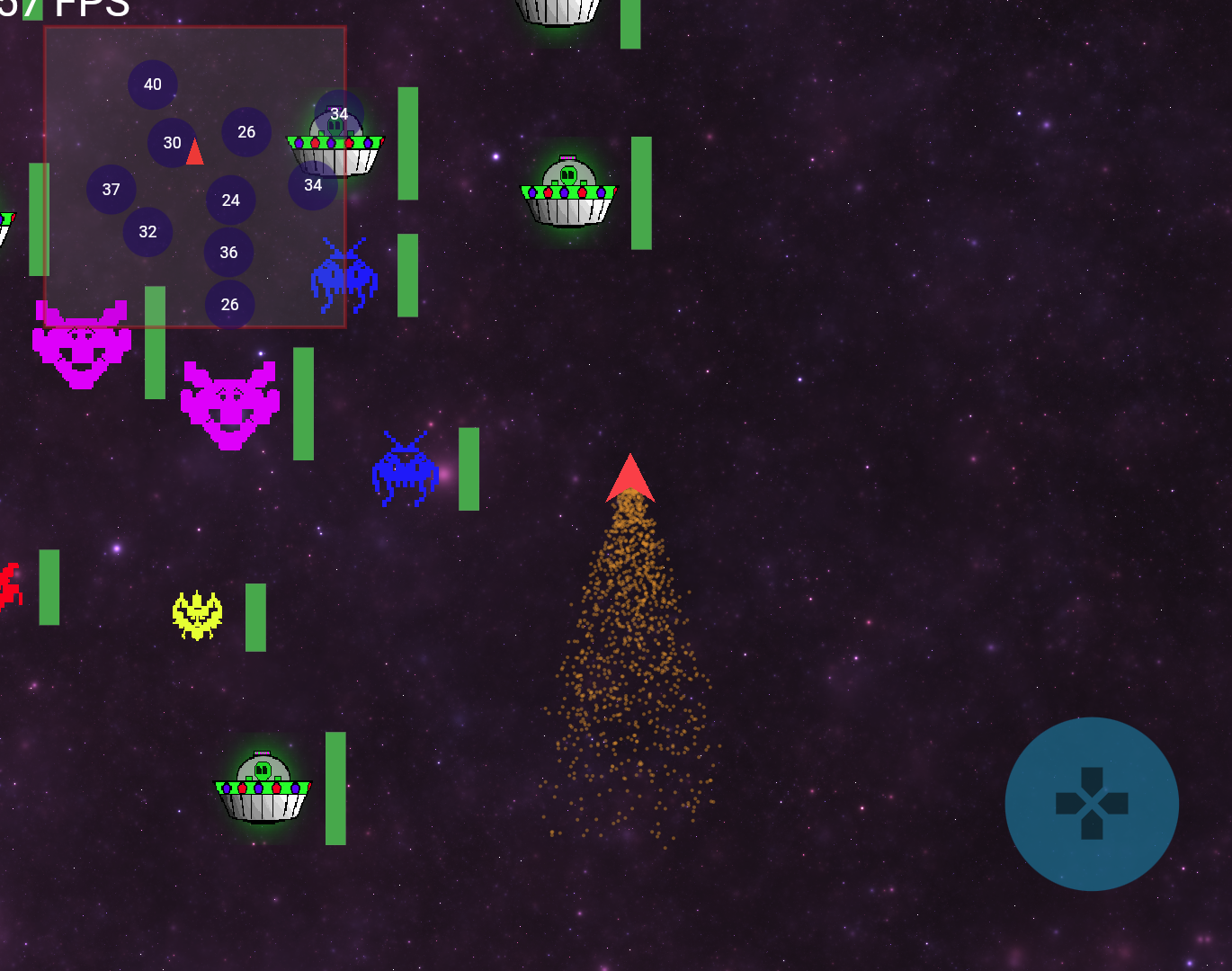Select the minimap marker labeled 40
Image resolution: width=1232 pixels, height=971 pixels.
point(153,85)
